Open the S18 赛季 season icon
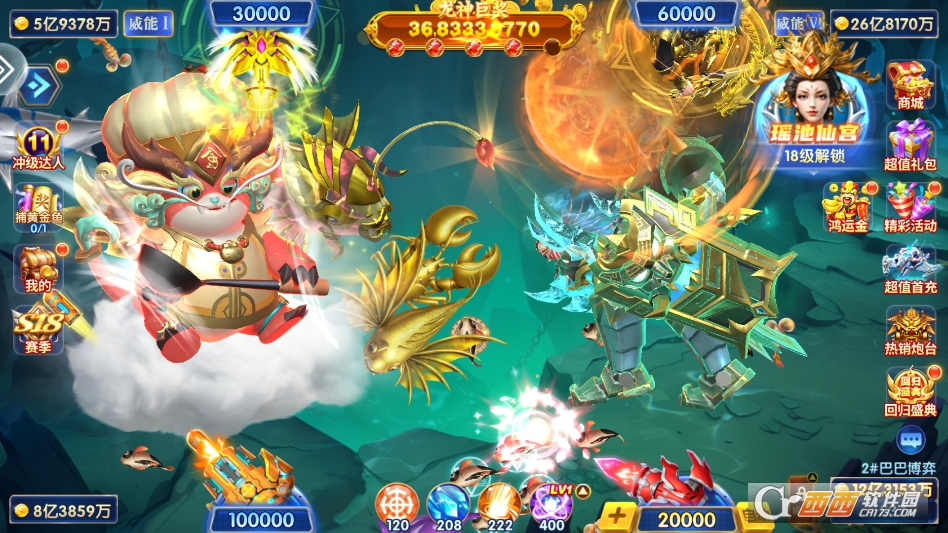This screenshot has height=533, width=948. click(38, 328)
